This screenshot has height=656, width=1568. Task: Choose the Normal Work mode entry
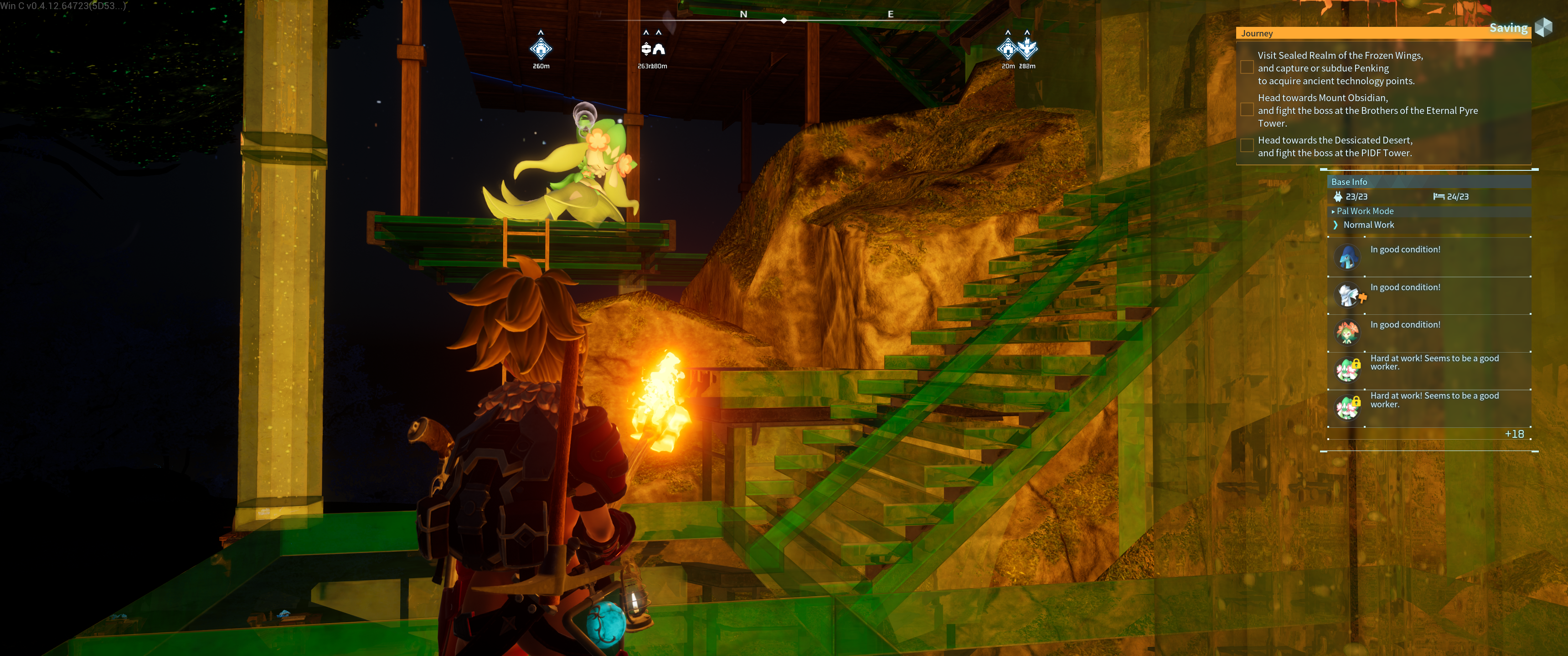(x=1368, y=225)
